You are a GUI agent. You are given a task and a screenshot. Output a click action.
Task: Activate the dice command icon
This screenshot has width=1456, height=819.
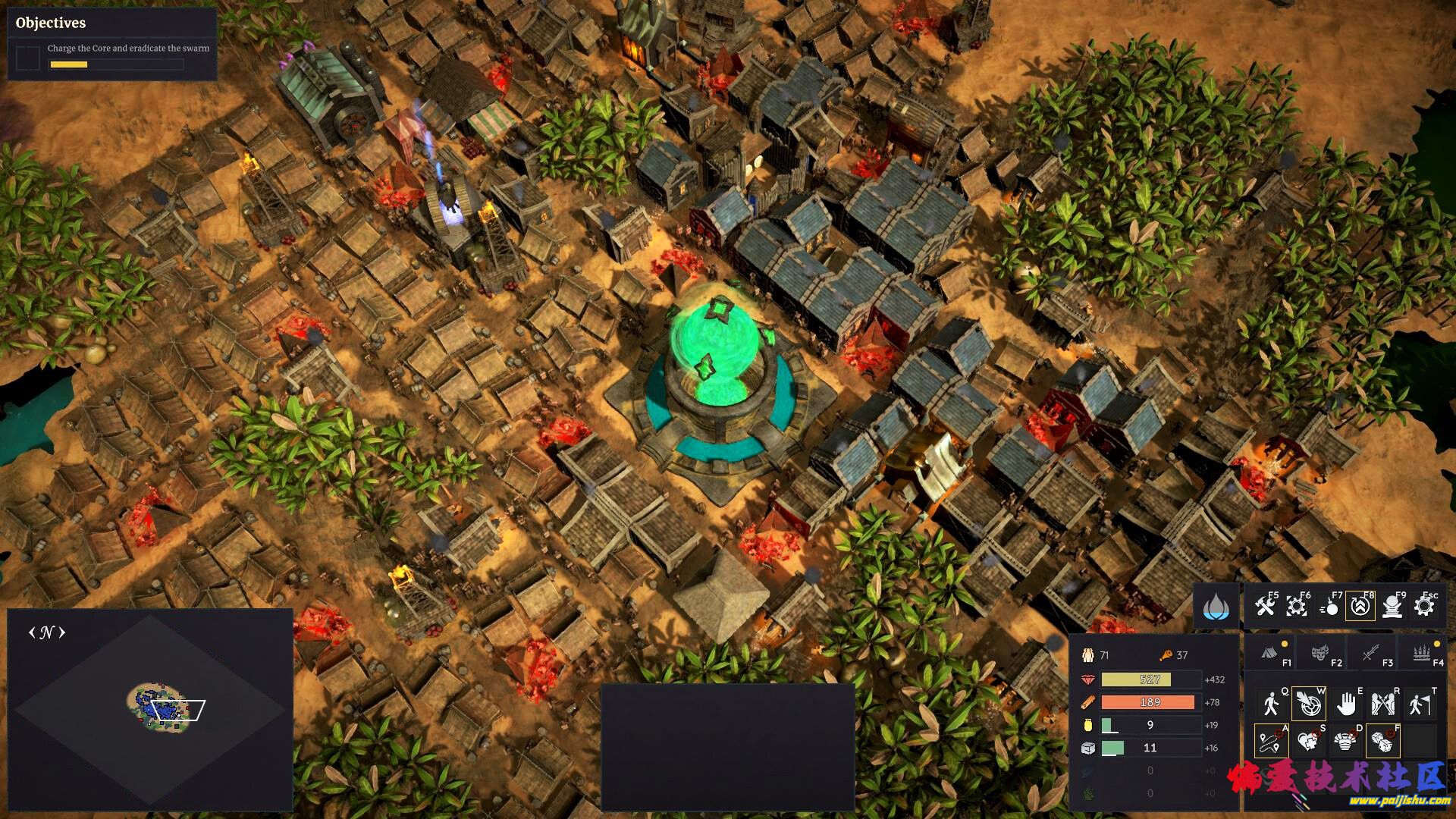click(x=1383, y=741)
